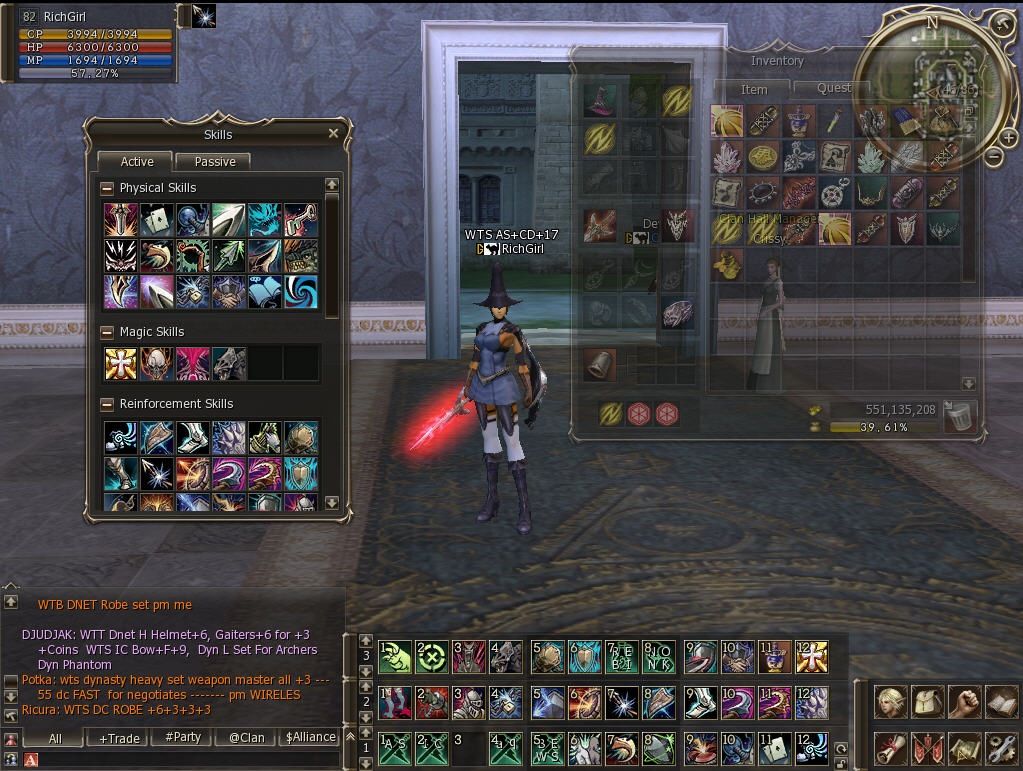Close the Skills window
The width and height of the screenshot is (1023, 771).
(x=334, y=133)
